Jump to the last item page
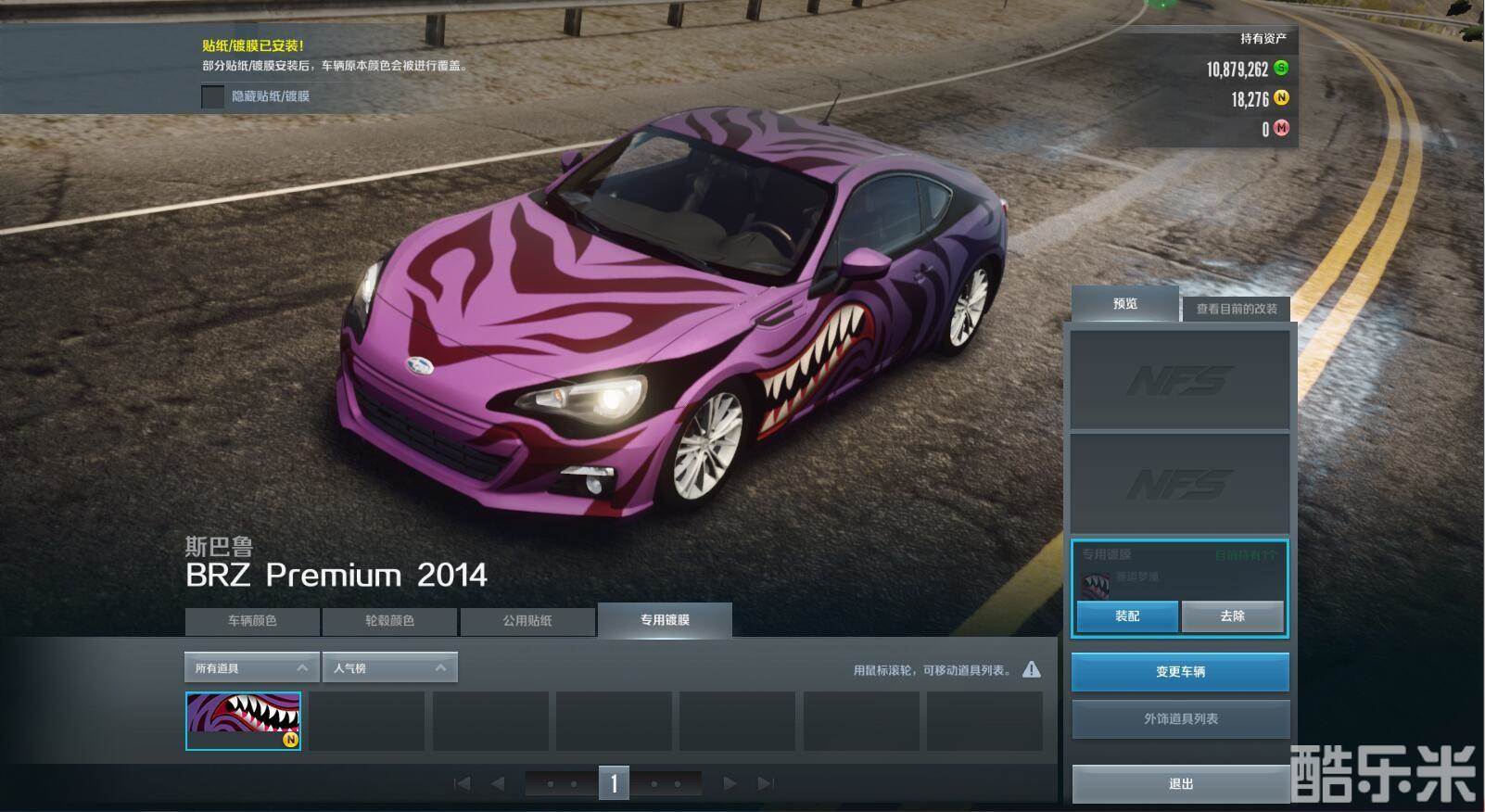 [x=766, y=784]
